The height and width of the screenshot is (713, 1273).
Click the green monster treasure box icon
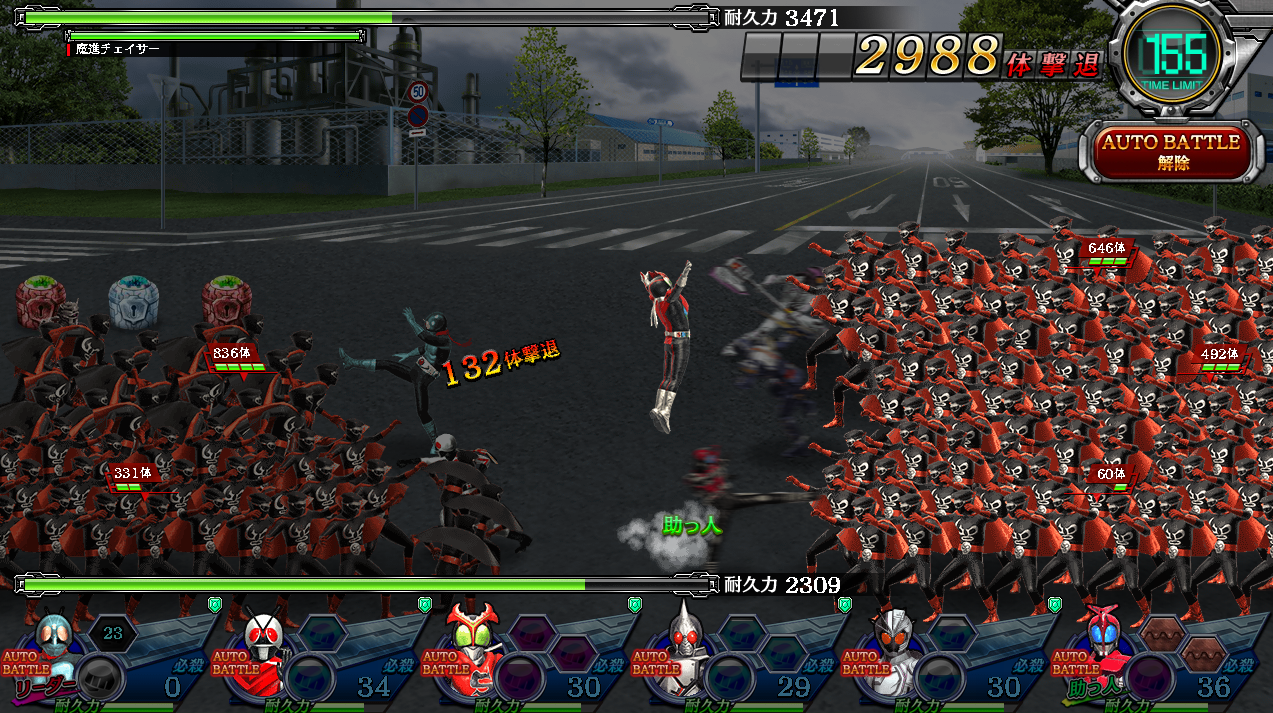click(41, 301)
